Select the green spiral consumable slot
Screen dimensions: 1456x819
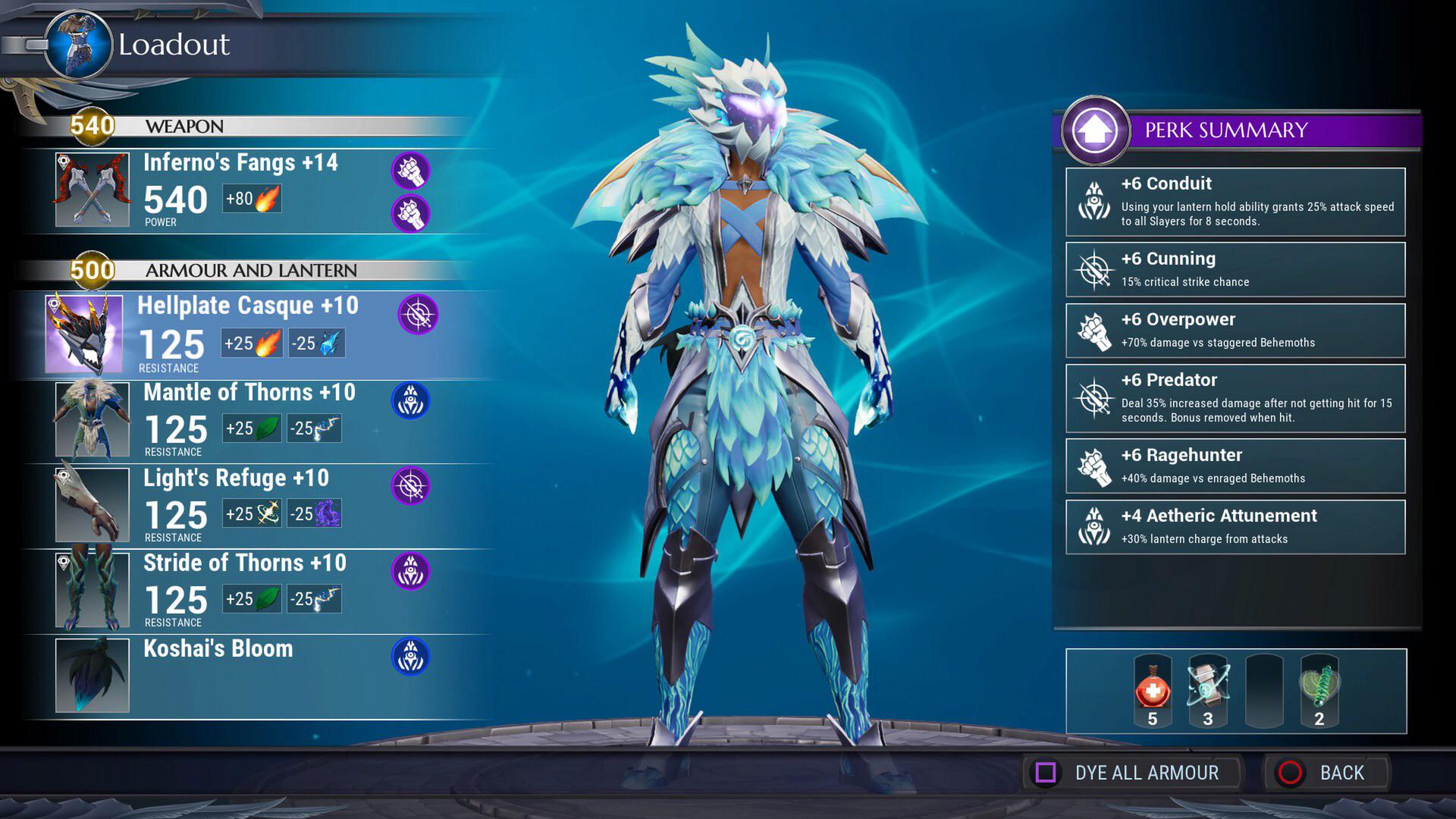[x=1319, y=691]
